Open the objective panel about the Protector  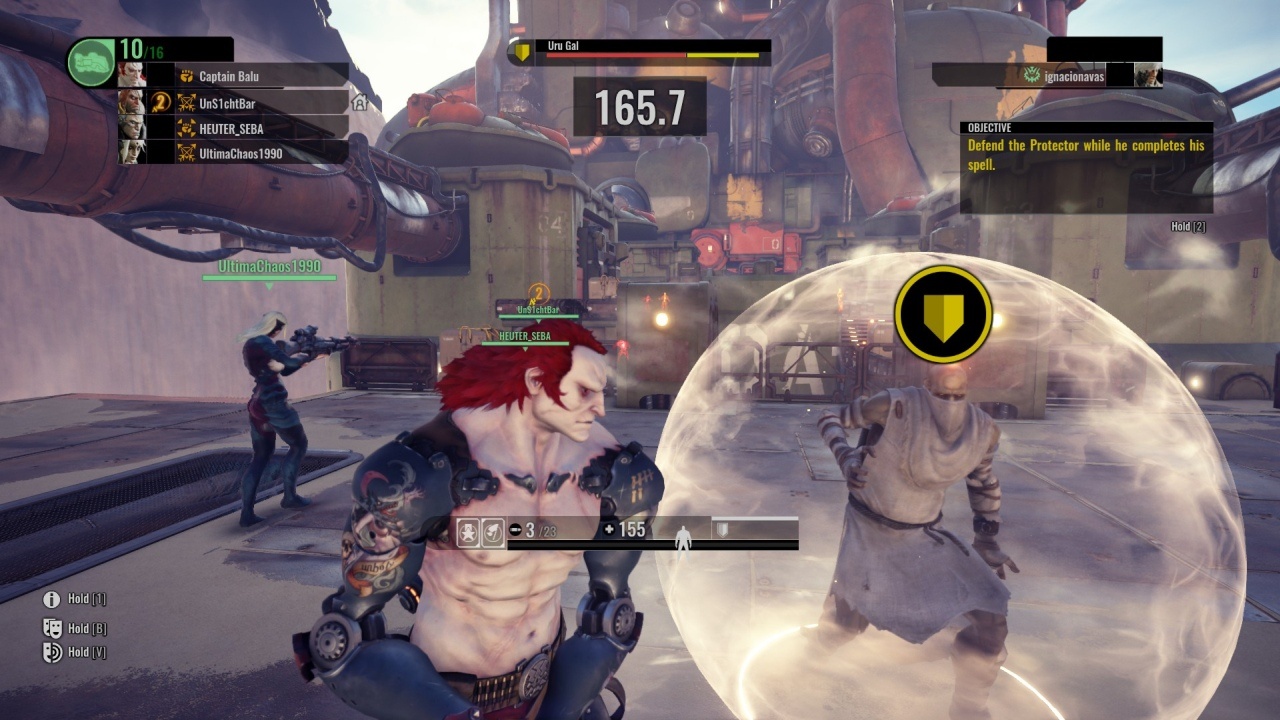pos(1086,167)
